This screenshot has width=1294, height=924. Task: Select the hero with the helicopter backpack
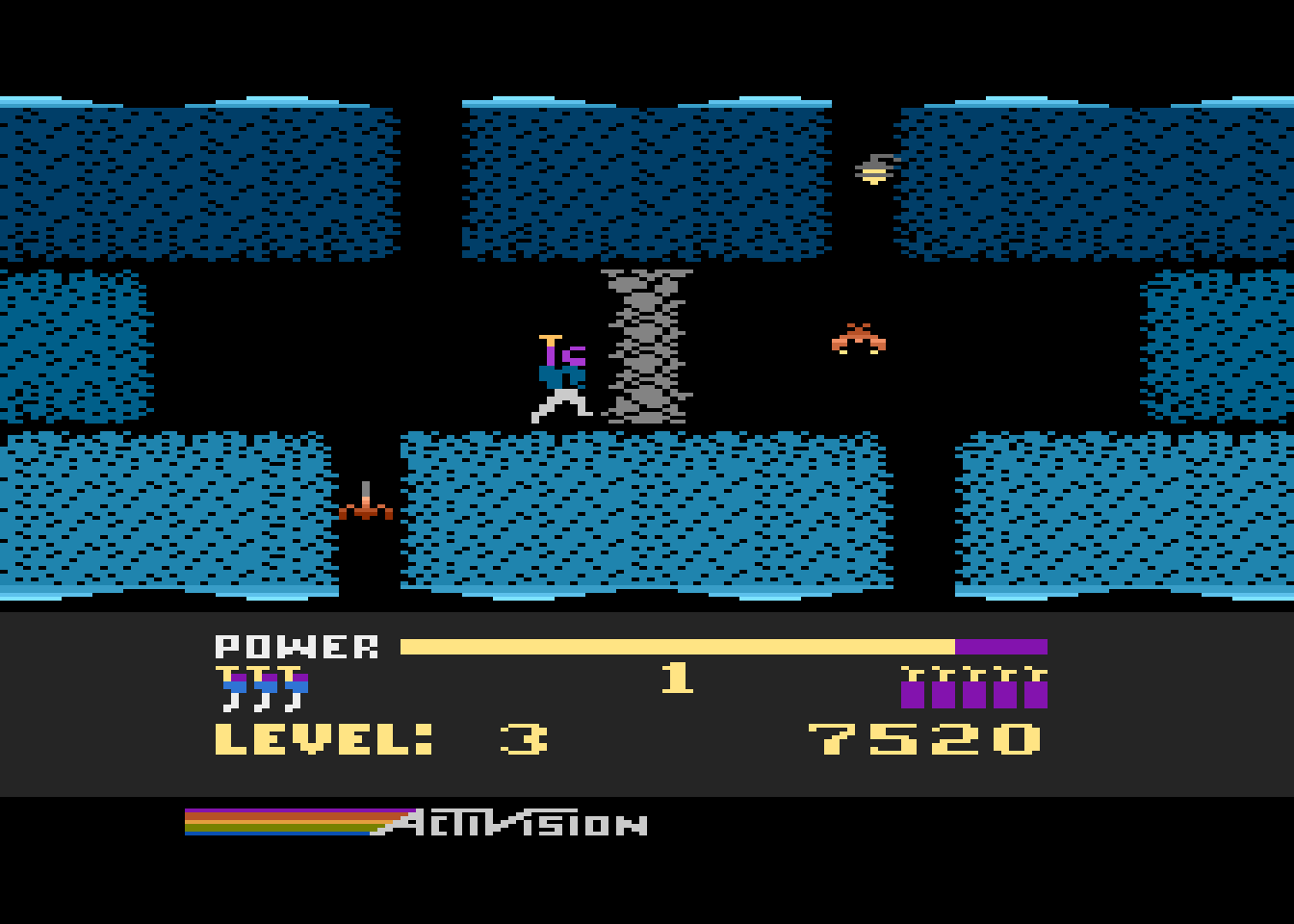pos(558,375)
